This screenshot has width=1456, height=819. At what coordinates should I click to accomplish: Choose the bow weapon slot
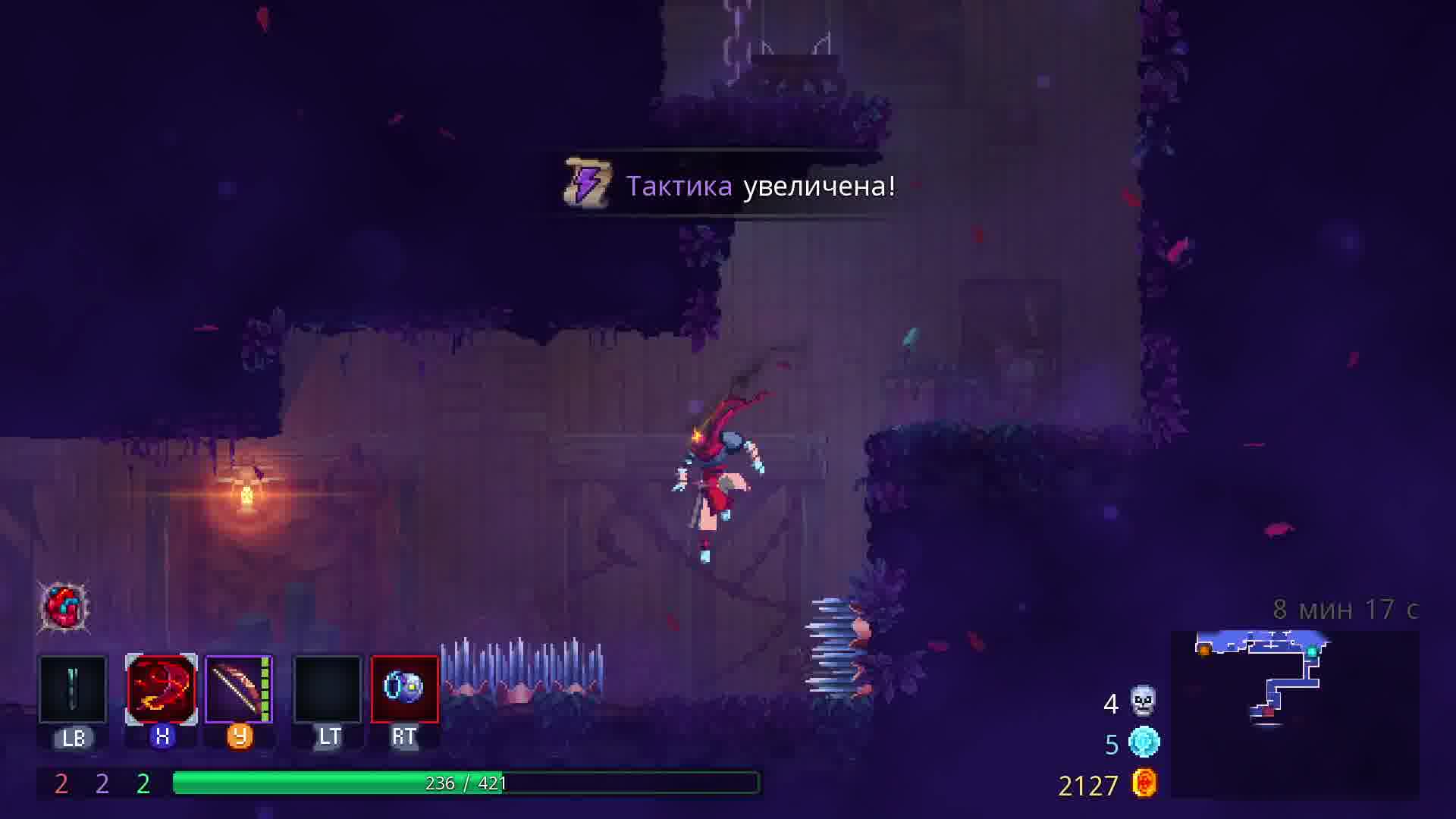[x=239, y=689]
